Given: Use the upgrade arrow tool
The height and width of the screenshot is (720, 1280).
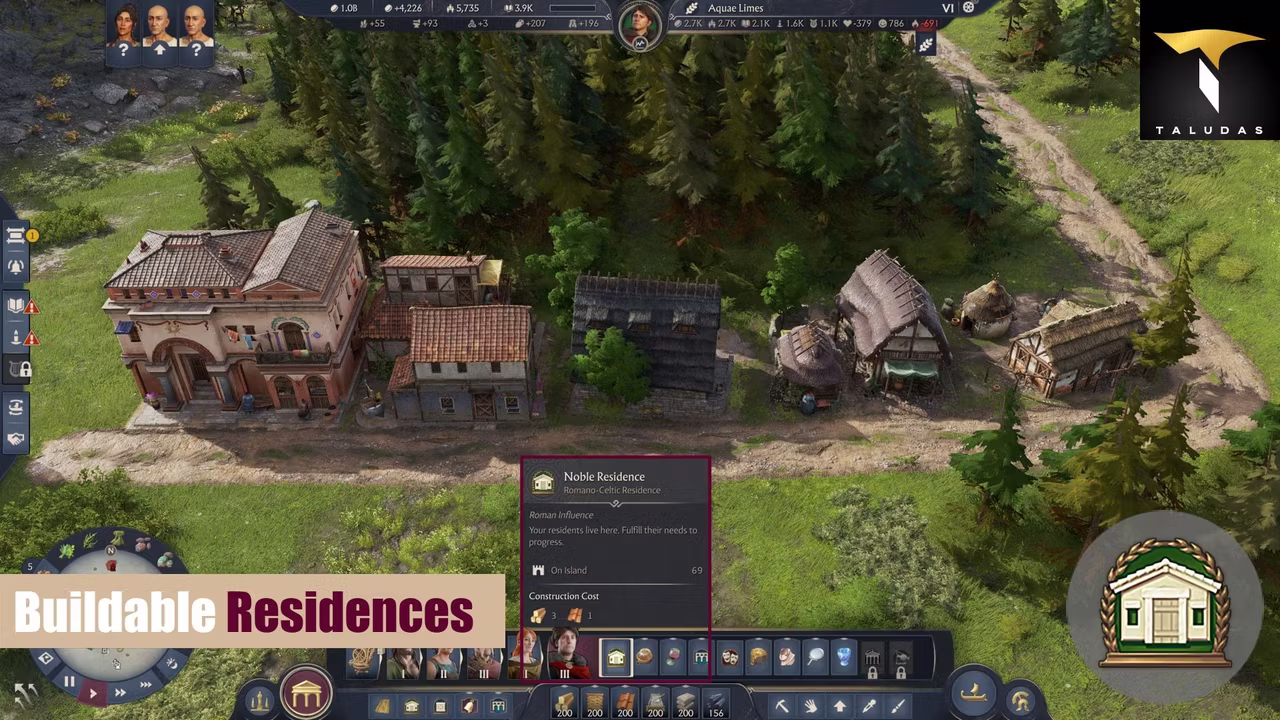Looking at the screenshot, I should 840,707.
